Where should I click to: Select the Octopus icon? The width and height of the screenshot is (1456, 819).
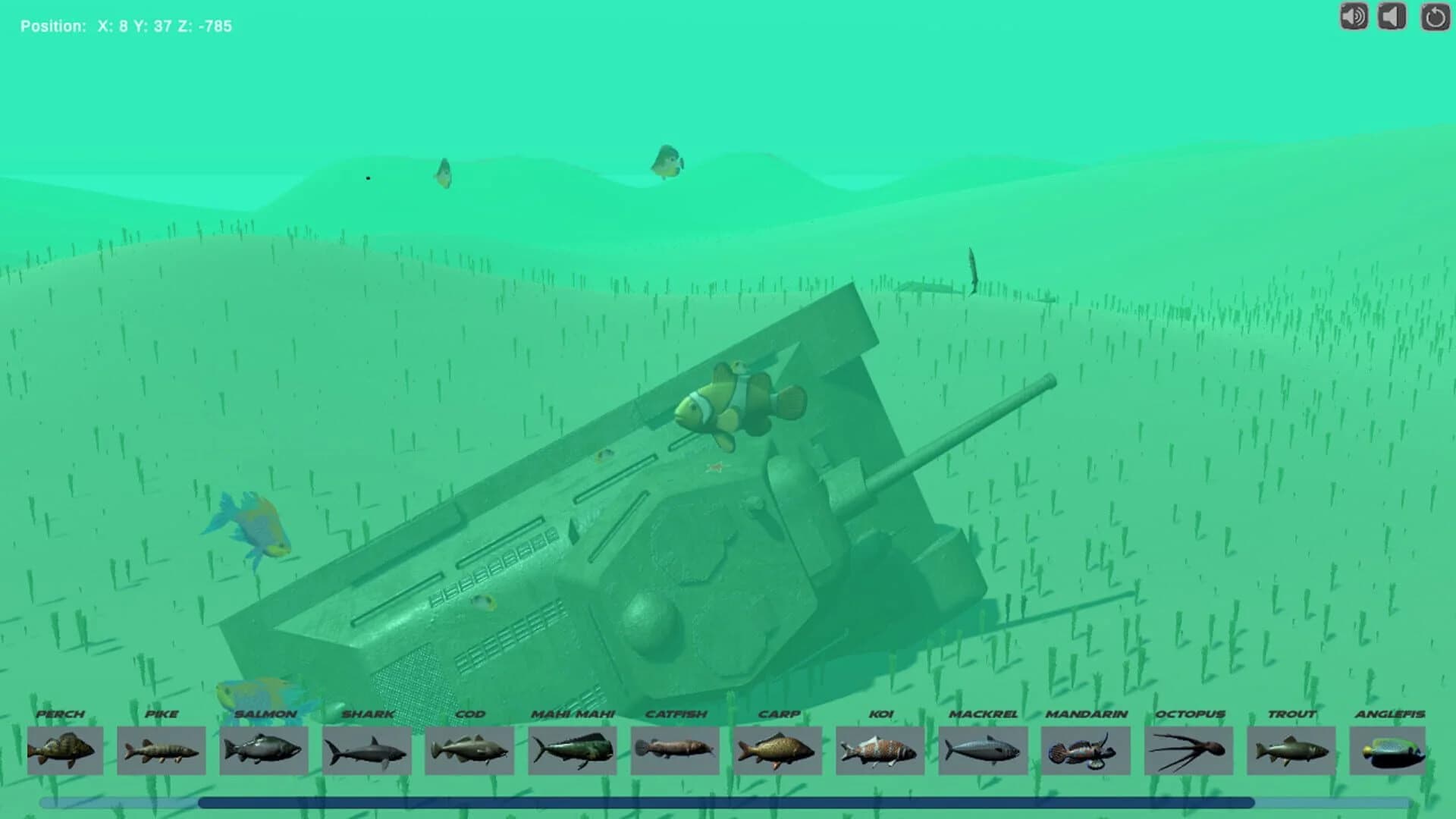tap(1188, 749)
